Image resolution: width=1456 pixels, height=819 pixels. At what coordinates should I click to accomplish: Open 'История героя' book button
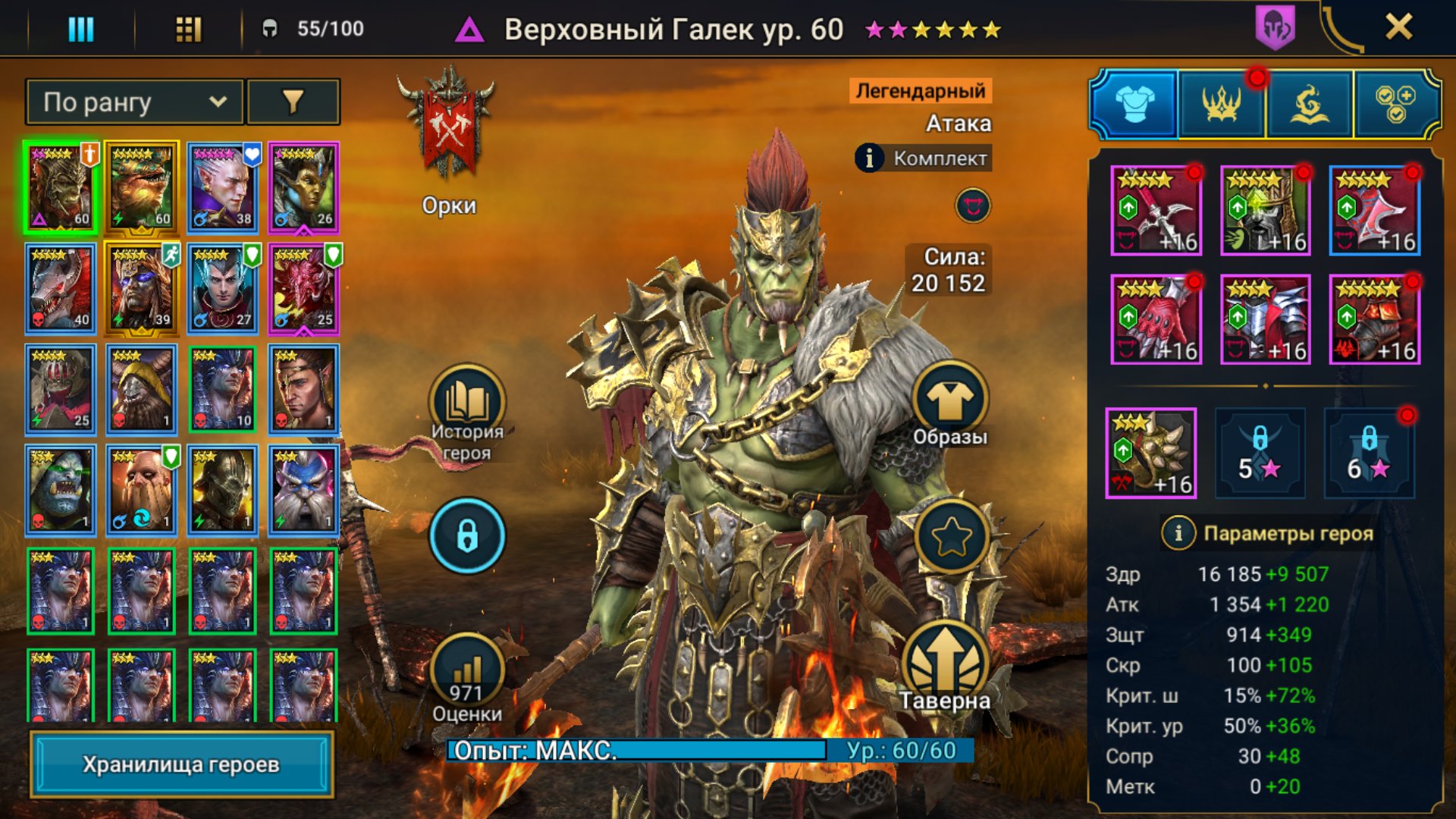point(467,403)
